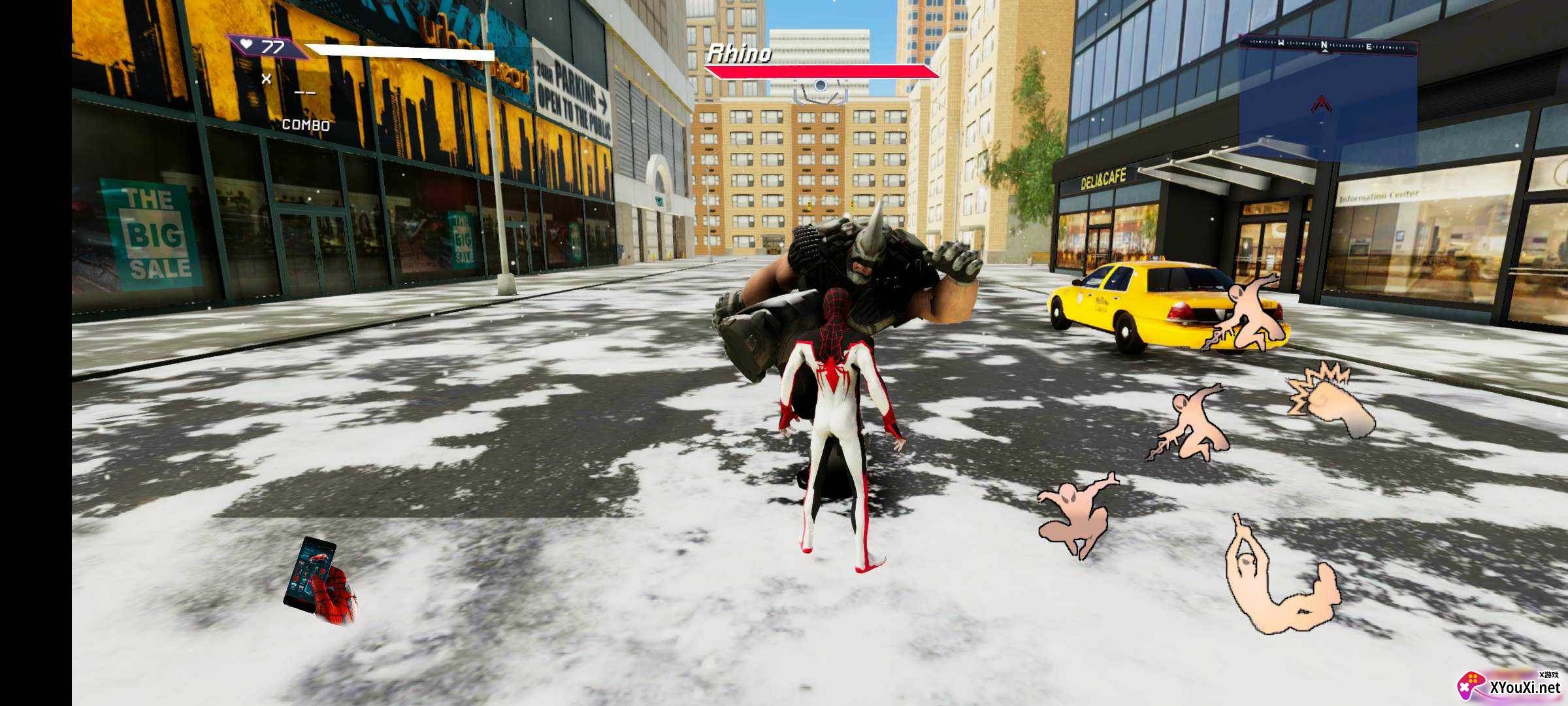The height and width of the screenshot is (706, 1568).
Task: Tap the combo multiplier placeholder dashes
Action: tap(304, 93)
